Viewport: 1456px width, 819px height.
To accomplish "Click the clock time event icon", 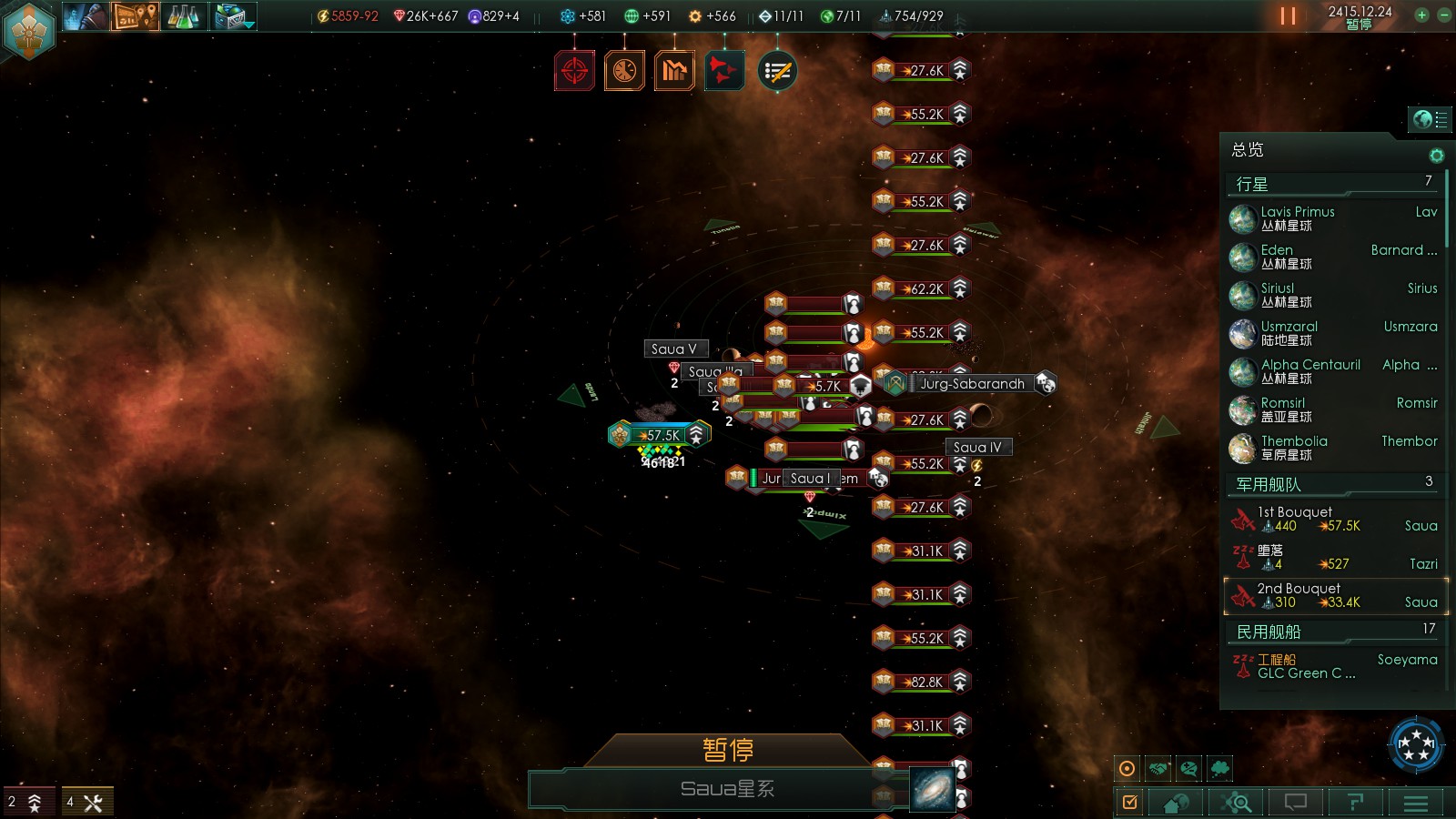I will pos(624,70).
